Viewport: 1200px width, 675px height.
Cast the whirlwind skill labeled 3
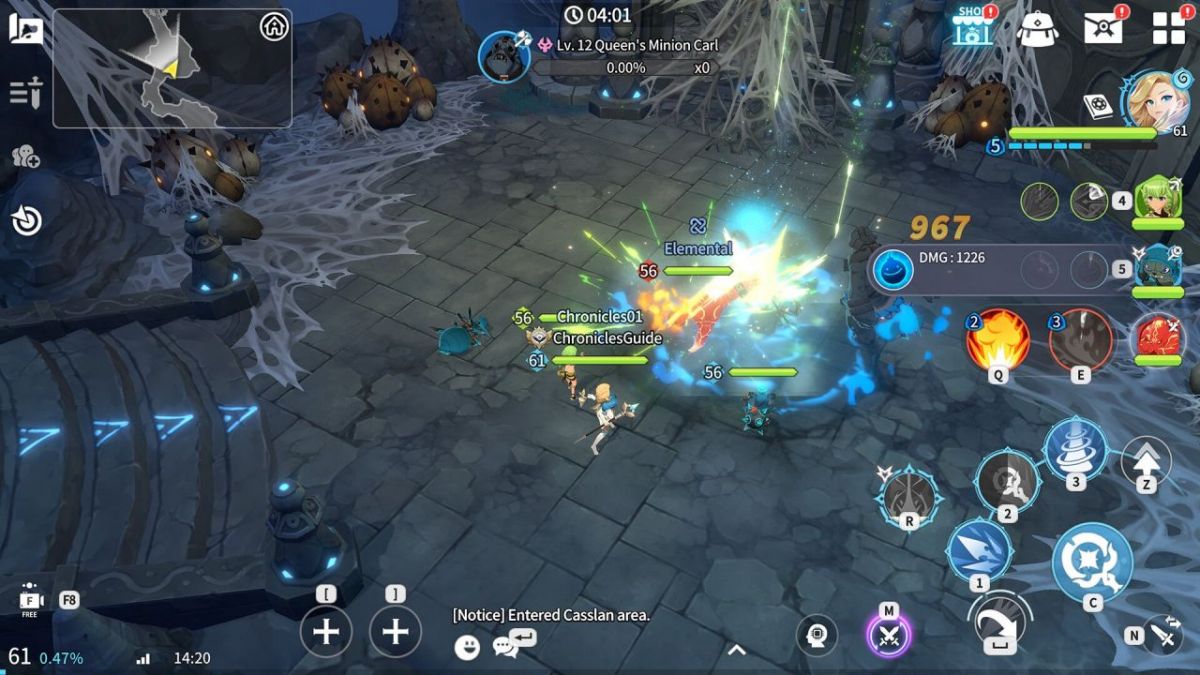(x=1076, y=449)
